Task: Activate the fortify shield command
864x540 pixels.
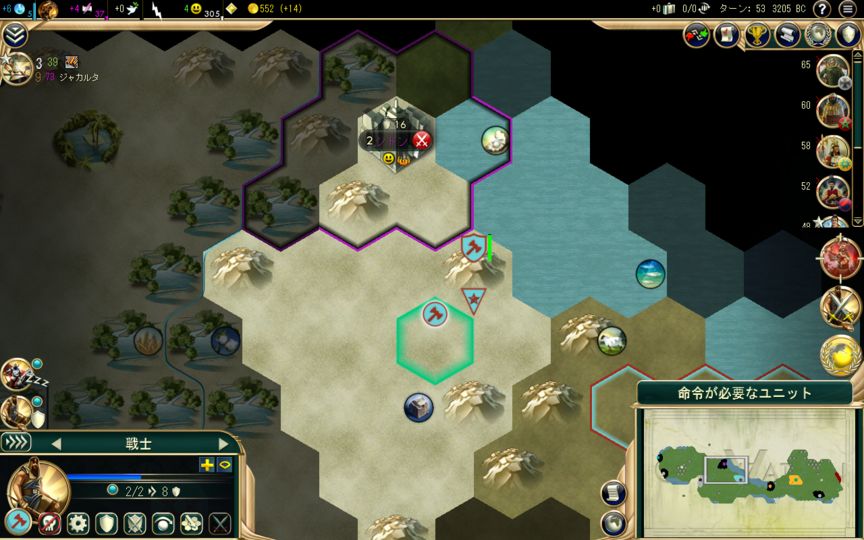Action: (x=106, y=522)
